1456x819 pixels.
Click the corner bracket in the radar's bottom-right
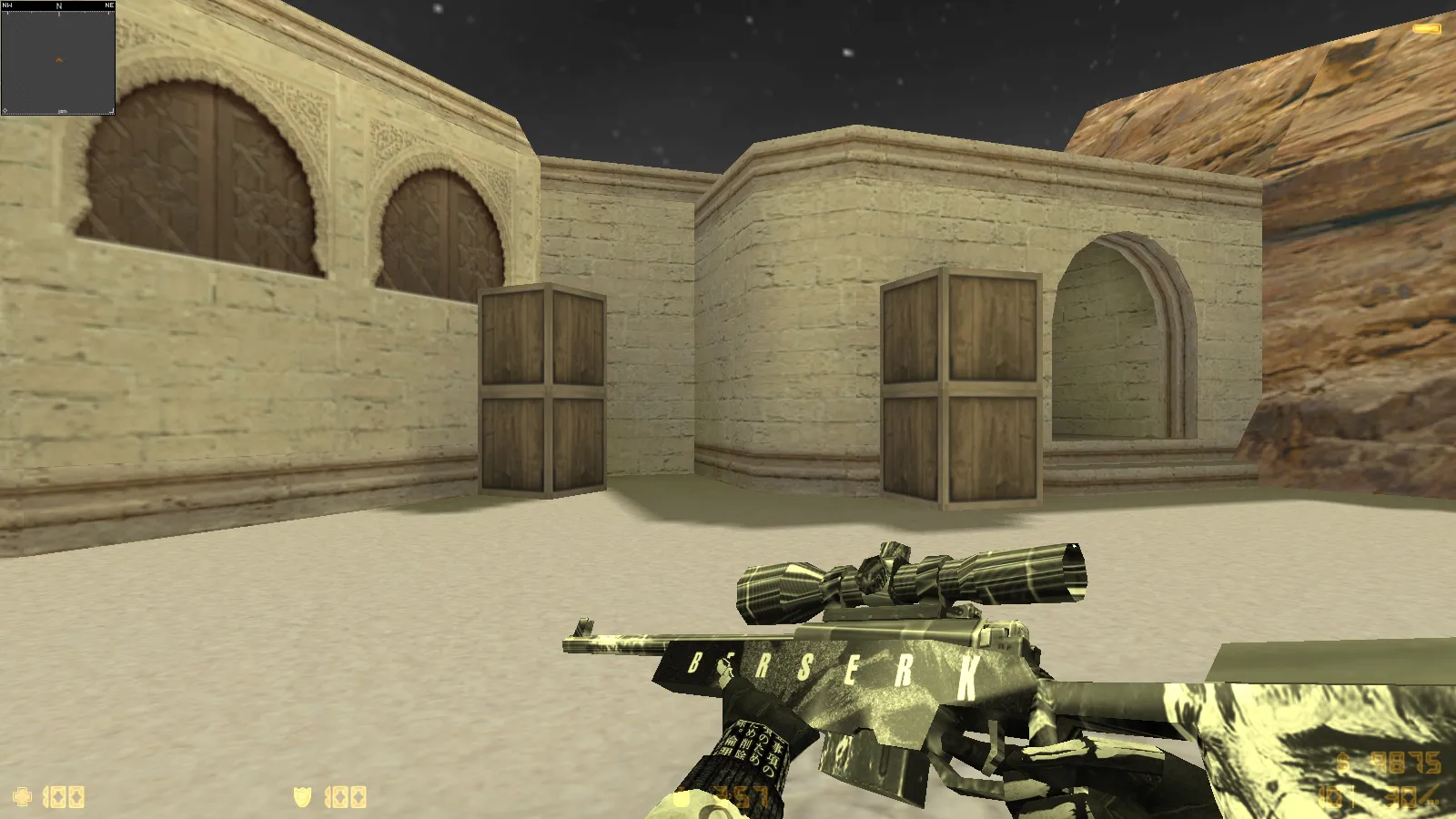pos(112,110)
